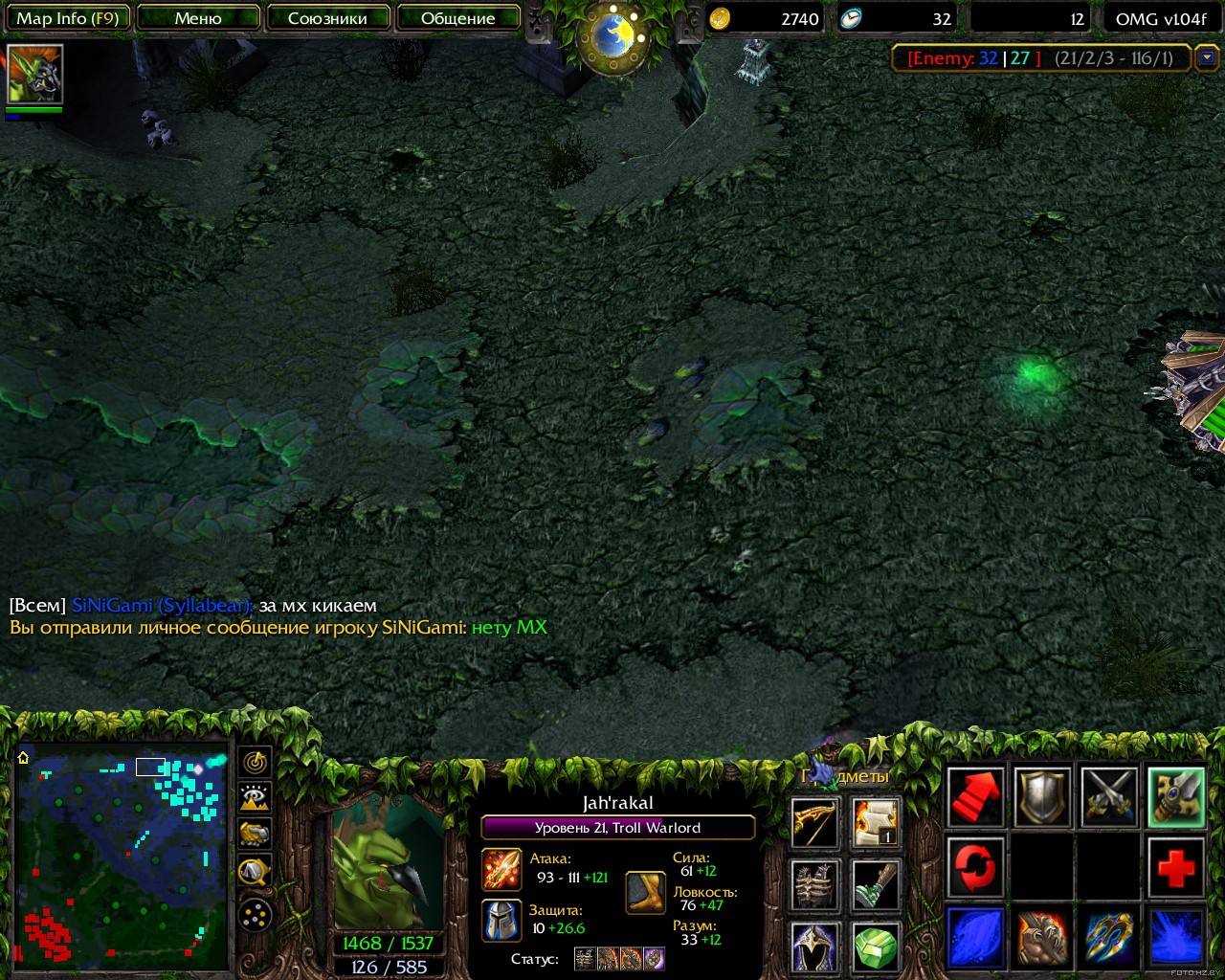
Task: Toggle minimap creep camp display button
Action: coord(255,871)
